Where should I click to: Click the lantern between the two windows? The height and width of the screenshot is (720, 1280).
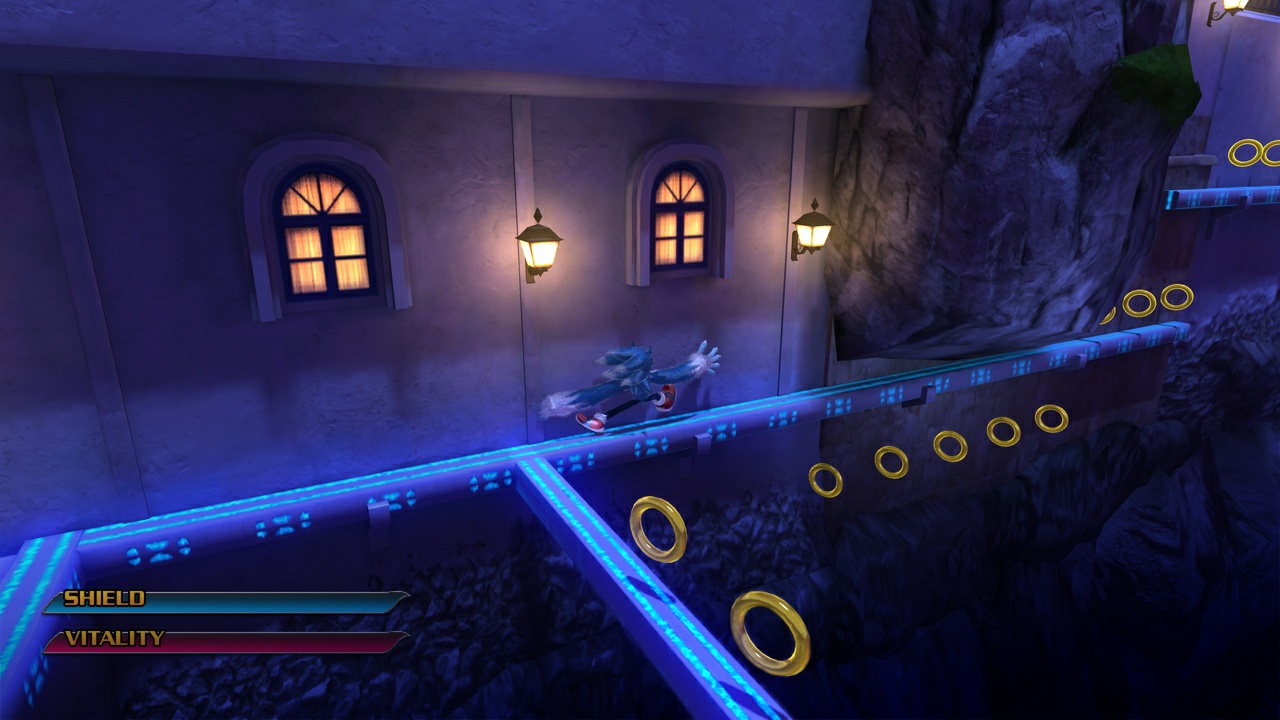pyautogui.click(x=540, y=248)
